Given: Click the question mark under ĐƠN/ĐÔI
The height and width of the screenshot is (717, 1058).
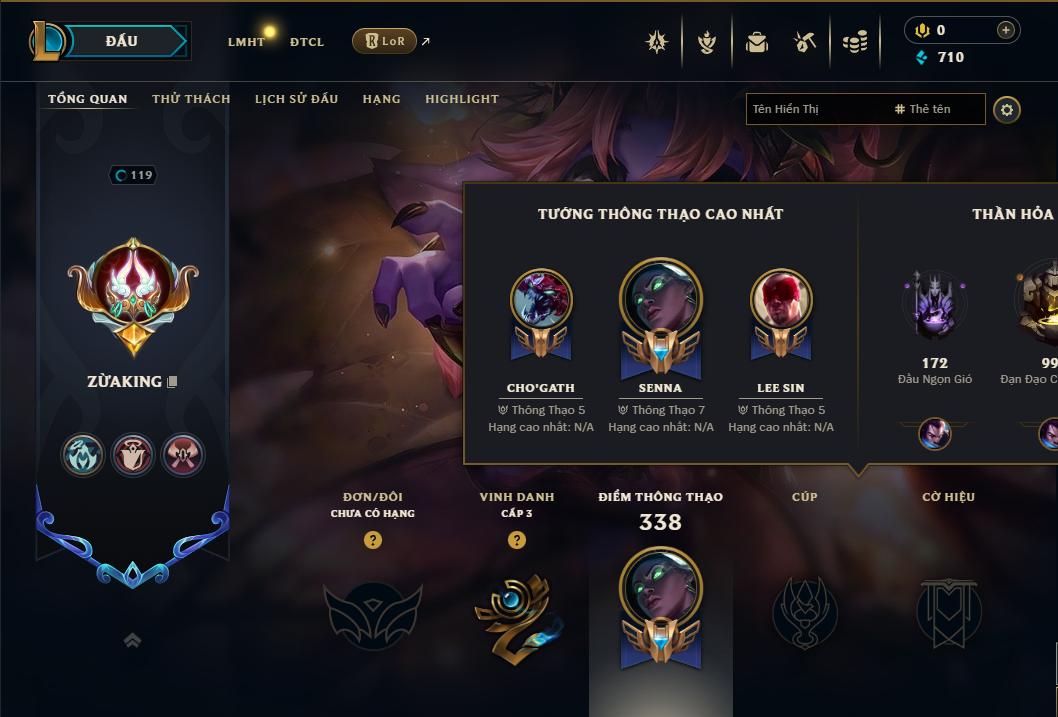Looking at the screenshot, I should [373, 540].
